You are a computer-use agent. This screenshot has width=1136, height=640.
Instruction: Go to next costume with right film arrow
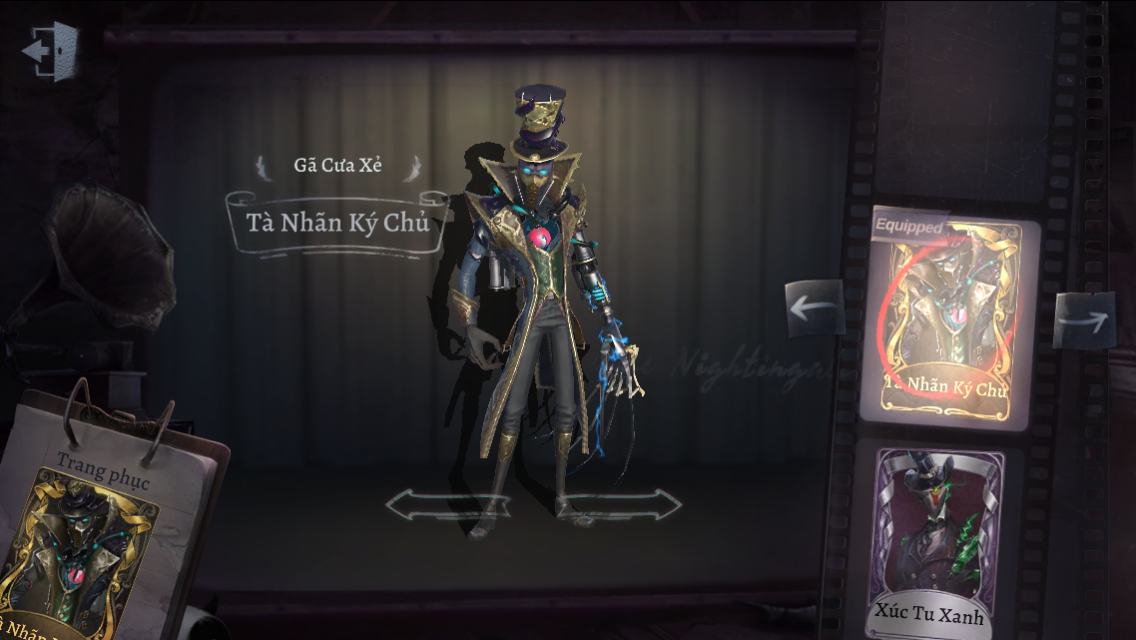(x=1084, y=320)
